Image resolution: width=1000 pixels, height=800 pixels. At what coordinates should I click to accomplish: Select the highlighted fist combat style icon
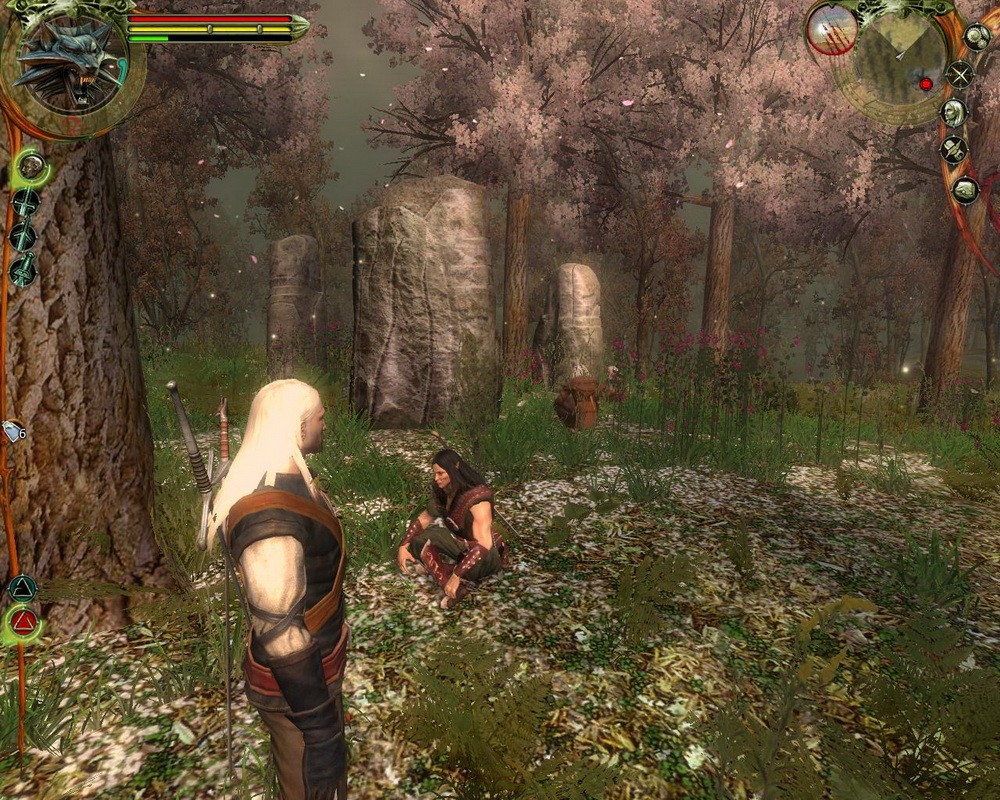[31, 166]
